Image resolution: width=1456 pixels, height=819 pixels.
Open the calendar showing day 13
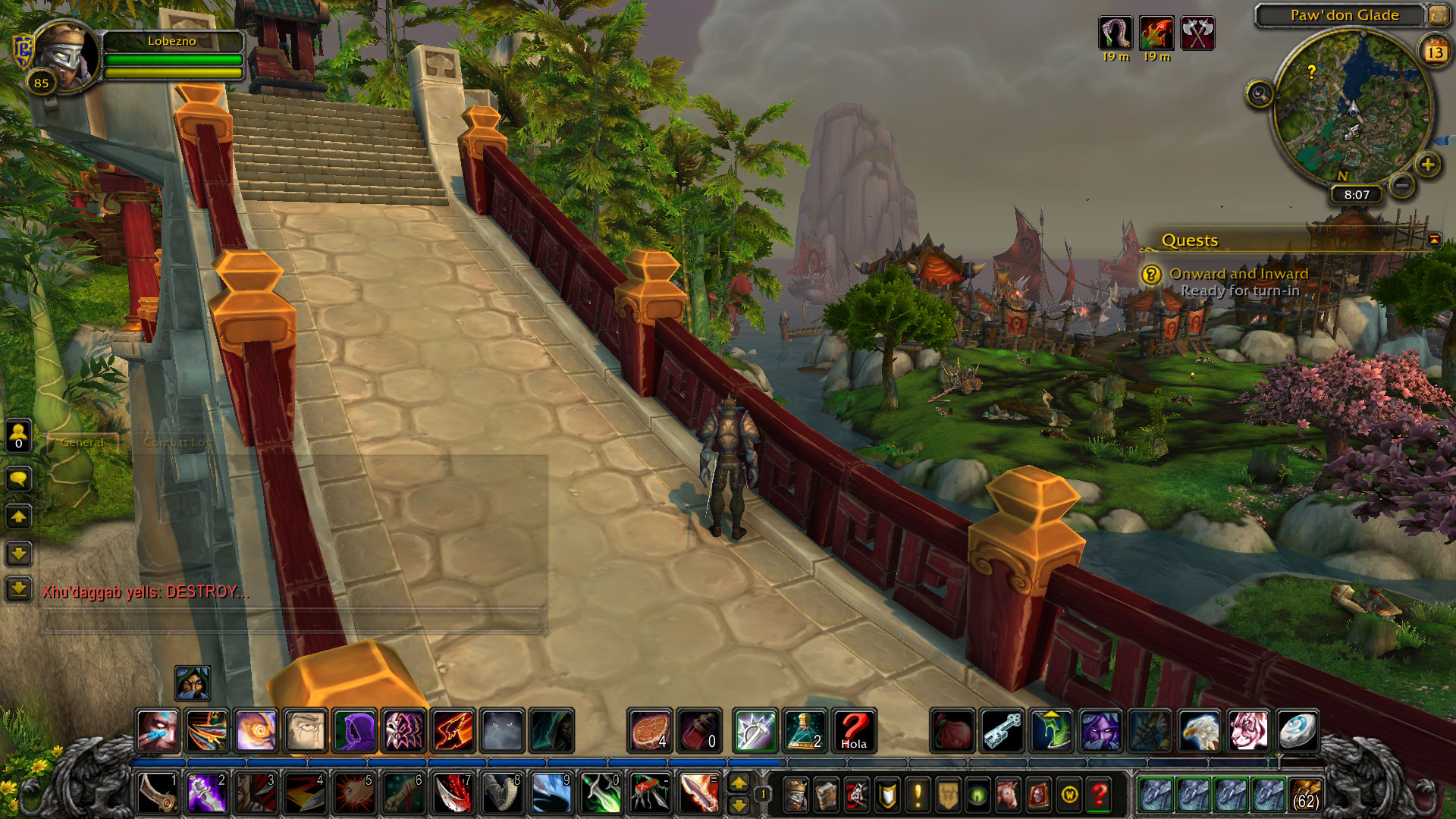tap(1434, 52)
